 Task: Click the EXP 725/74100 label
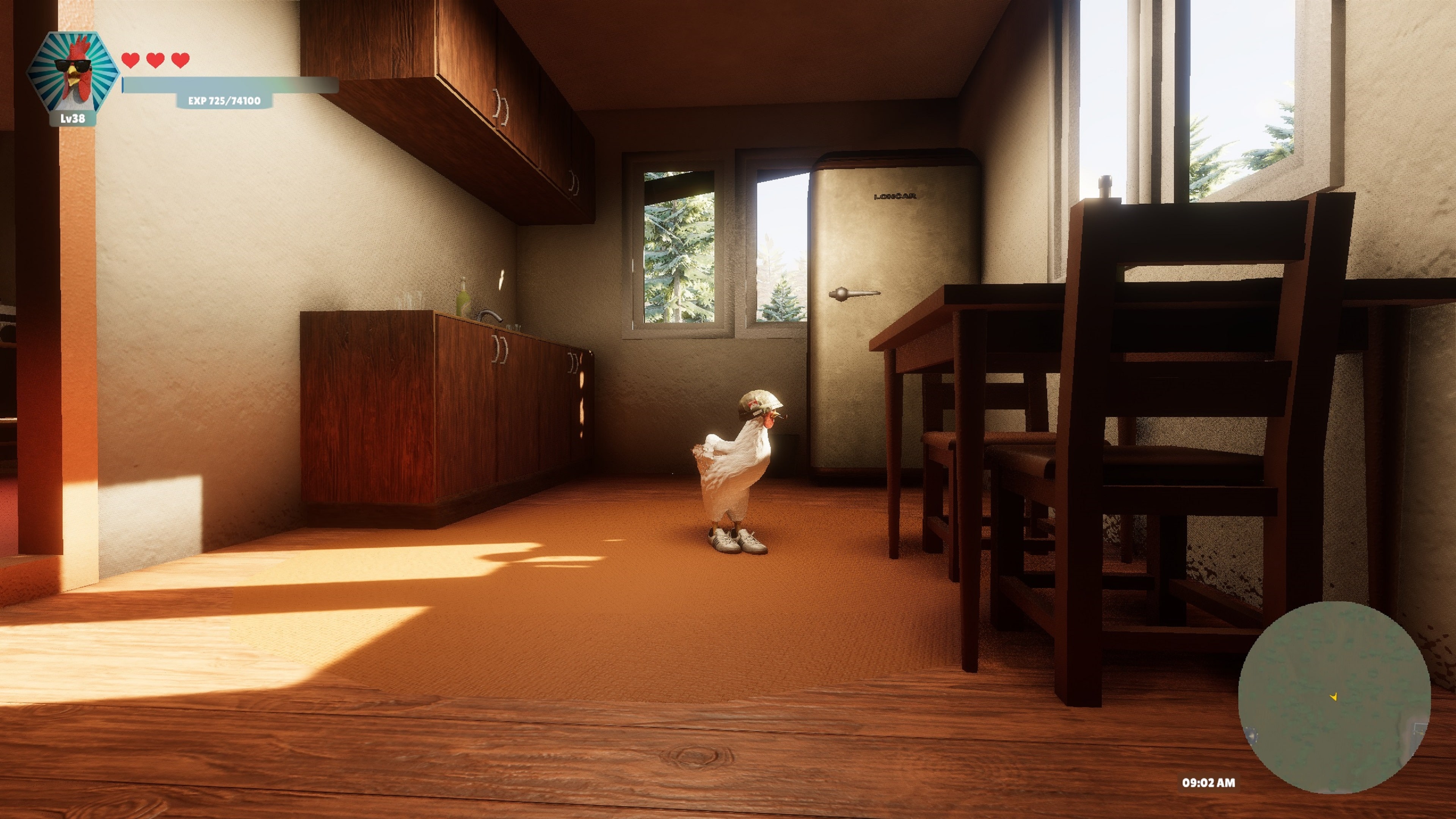point(224,102)
